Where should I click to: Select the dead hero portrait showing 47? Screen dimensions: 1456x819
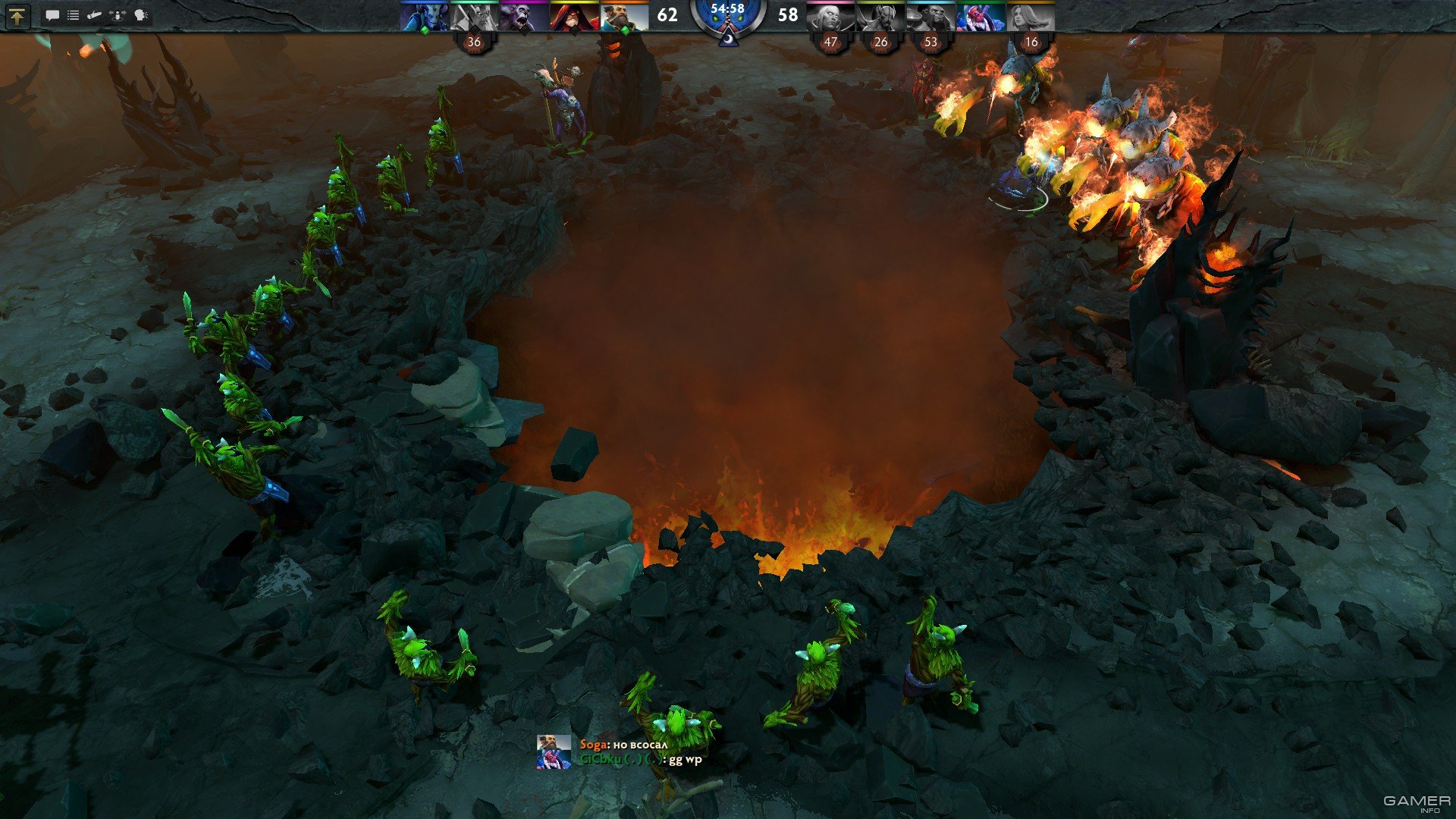(x=831, y=17)
